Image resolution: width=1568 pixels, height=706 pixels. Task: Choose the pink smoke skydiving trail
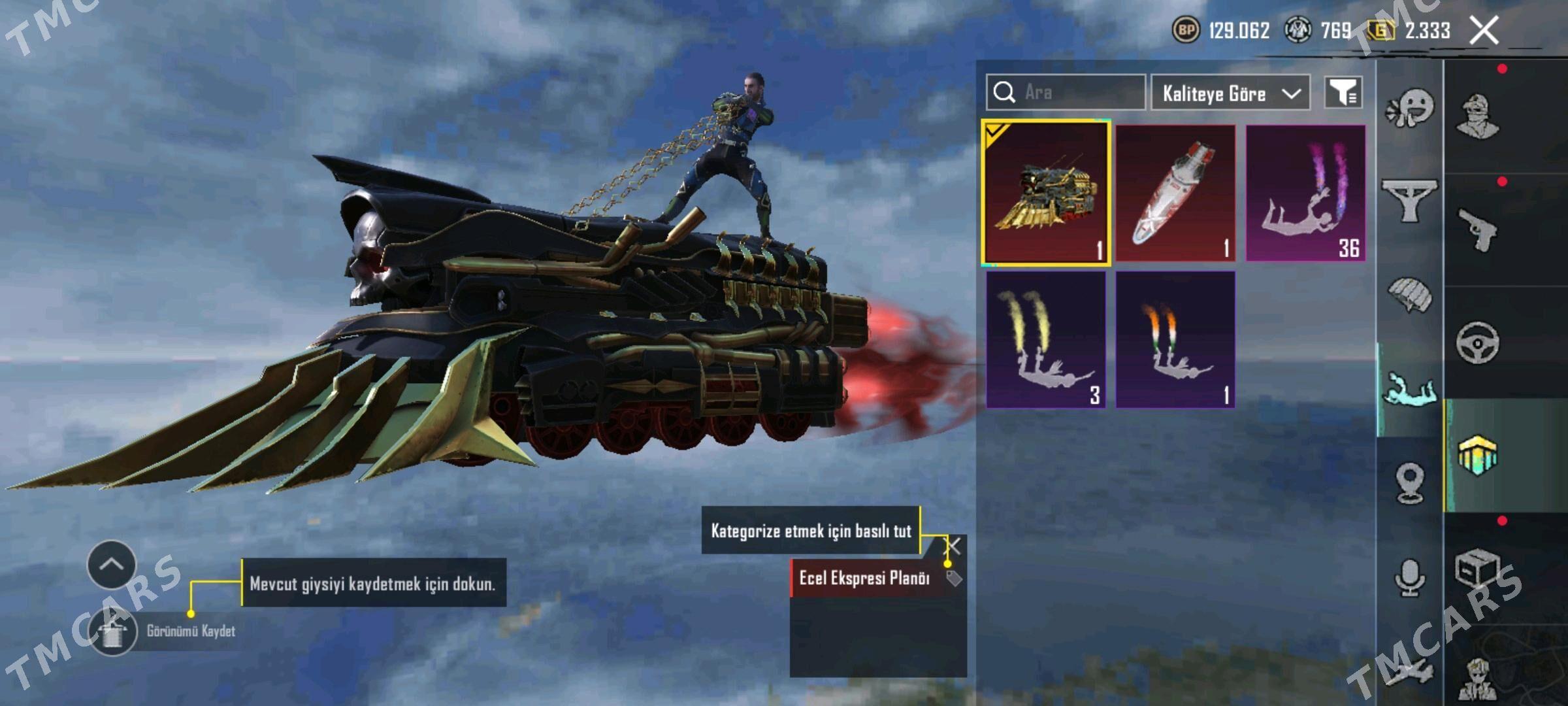coord(1305,193)
